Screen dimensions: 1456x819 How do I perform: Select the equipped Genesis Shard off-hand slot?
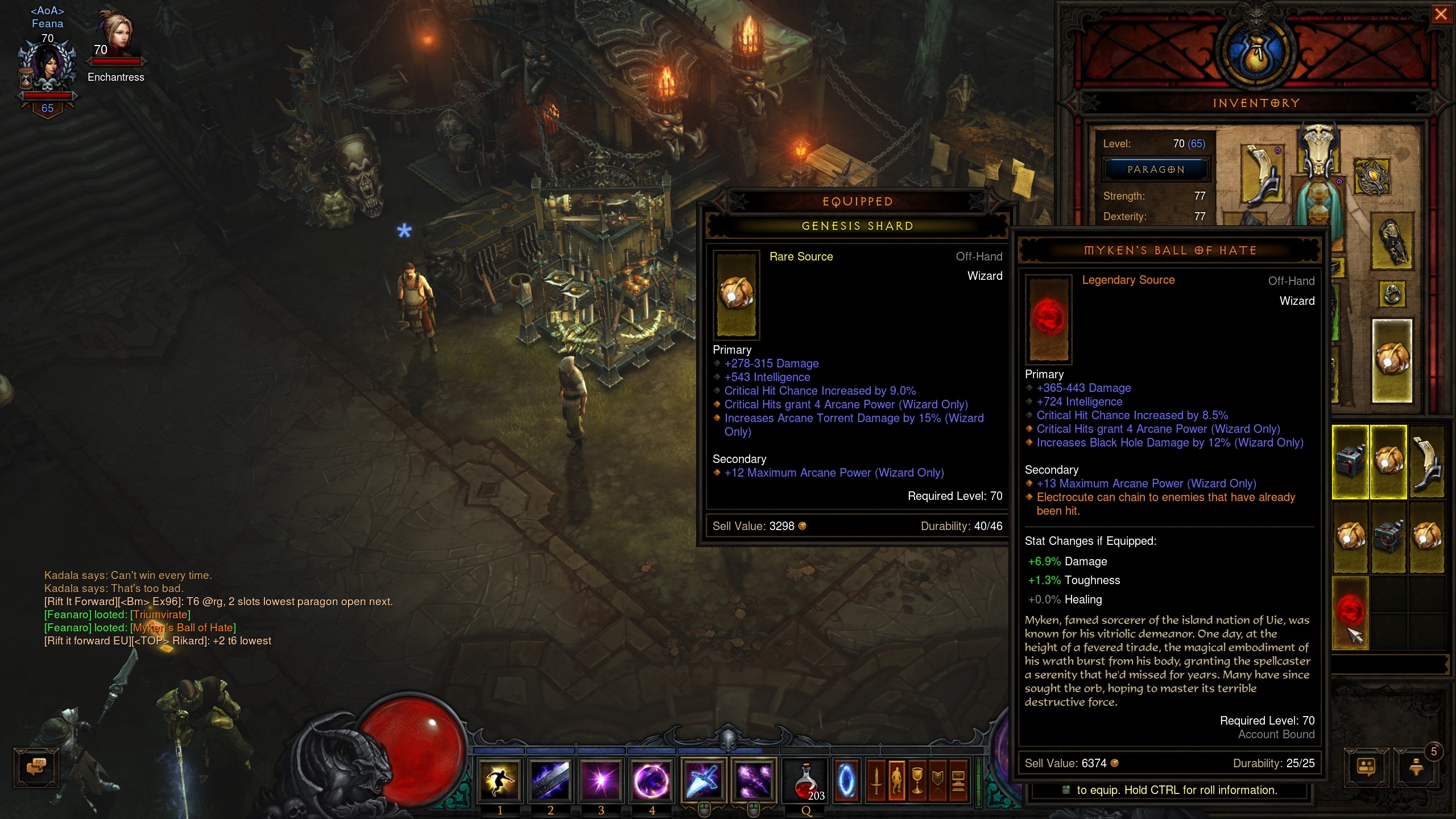point(1392,361)
